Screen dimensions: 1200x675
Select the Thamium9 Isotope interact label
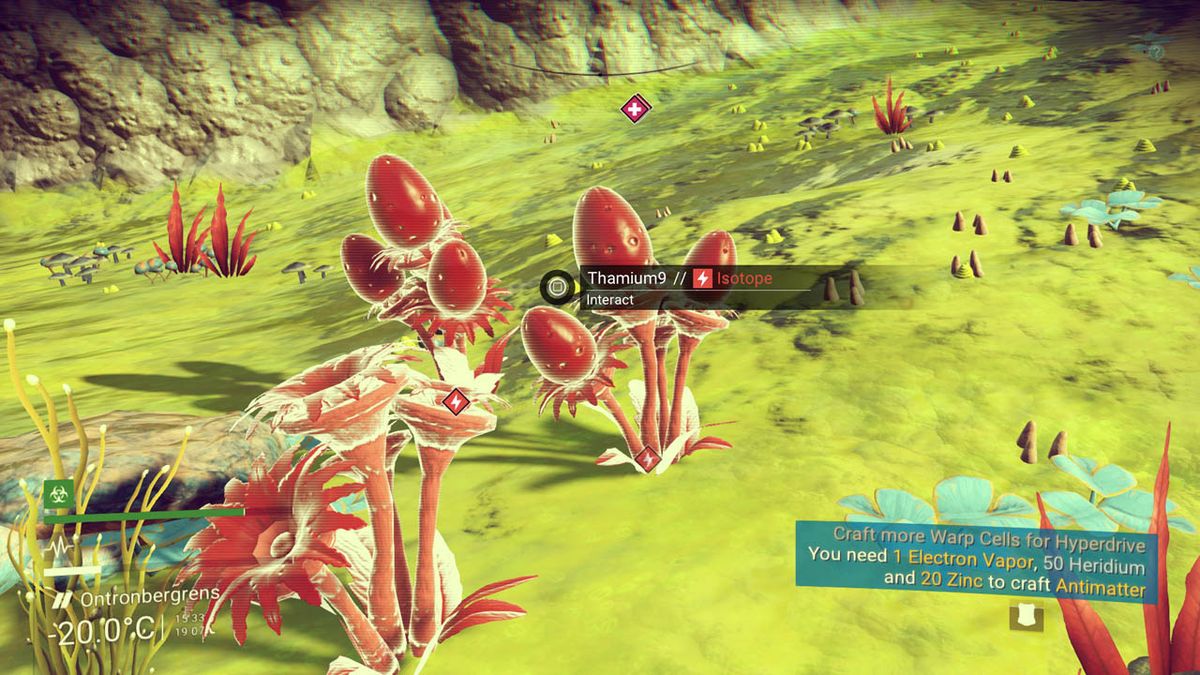(680, 279)
